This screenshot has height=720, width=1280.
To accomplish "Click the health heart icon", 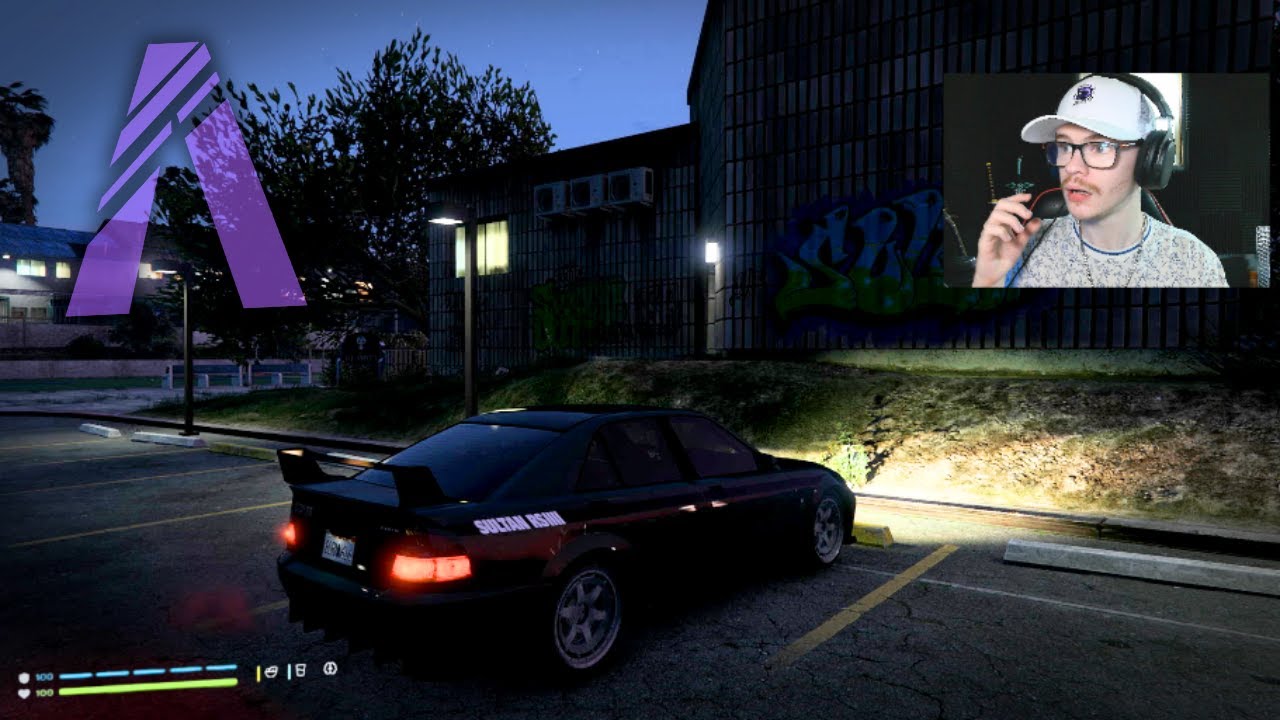I will [x=24, y=692].
